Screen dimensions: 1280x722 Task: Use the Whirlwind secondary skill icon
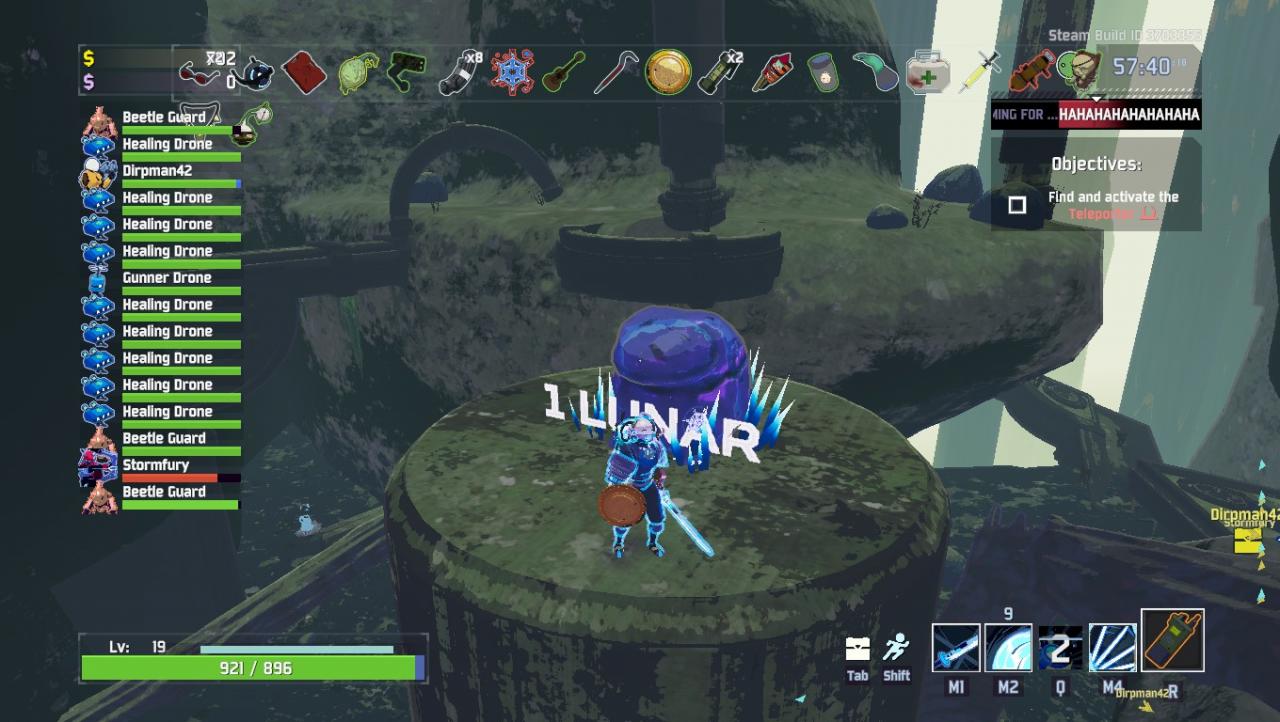(x=1008, y=648)
